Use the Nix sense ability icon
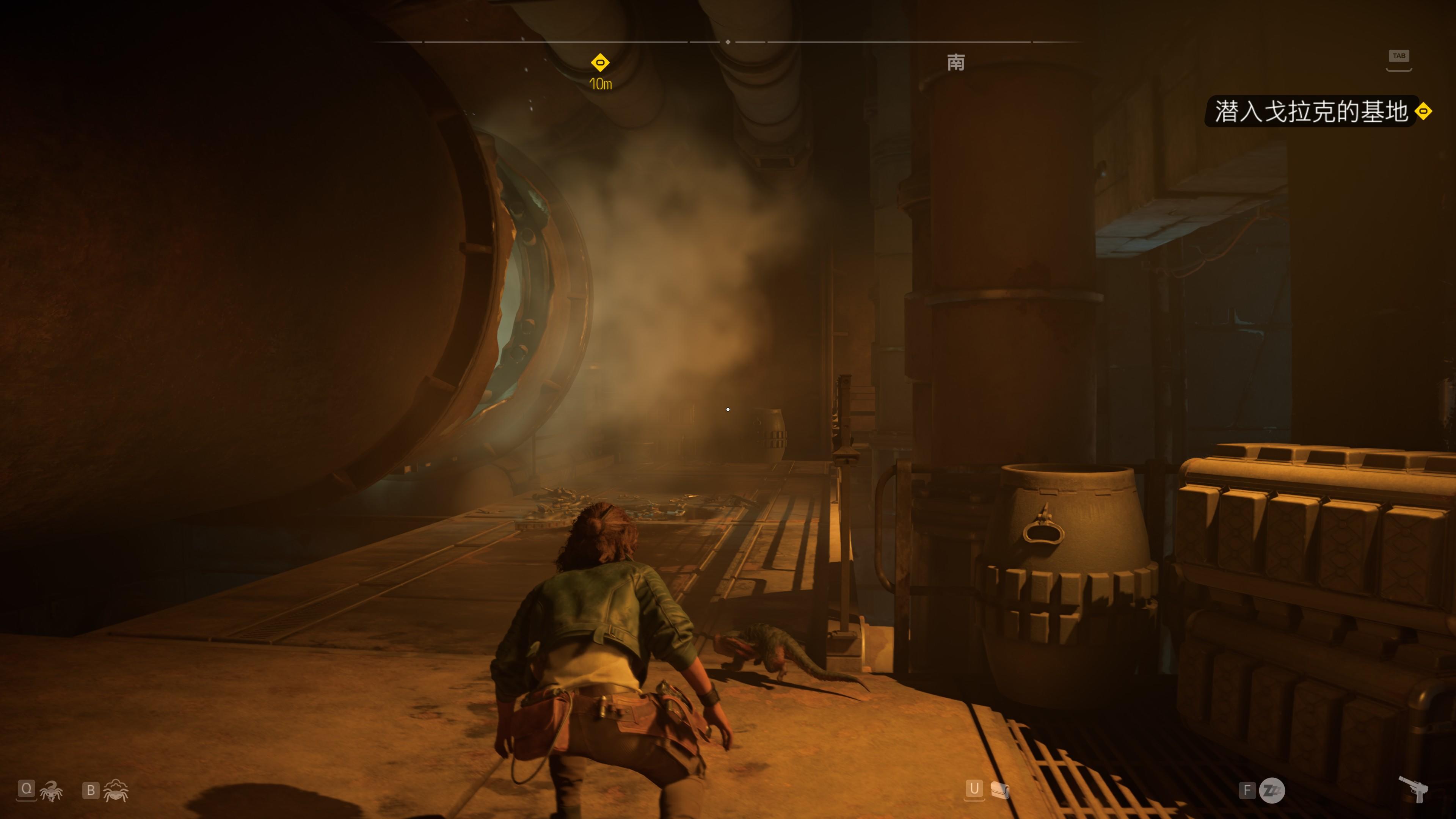The image size is (1456, 819). pos(116,791)
